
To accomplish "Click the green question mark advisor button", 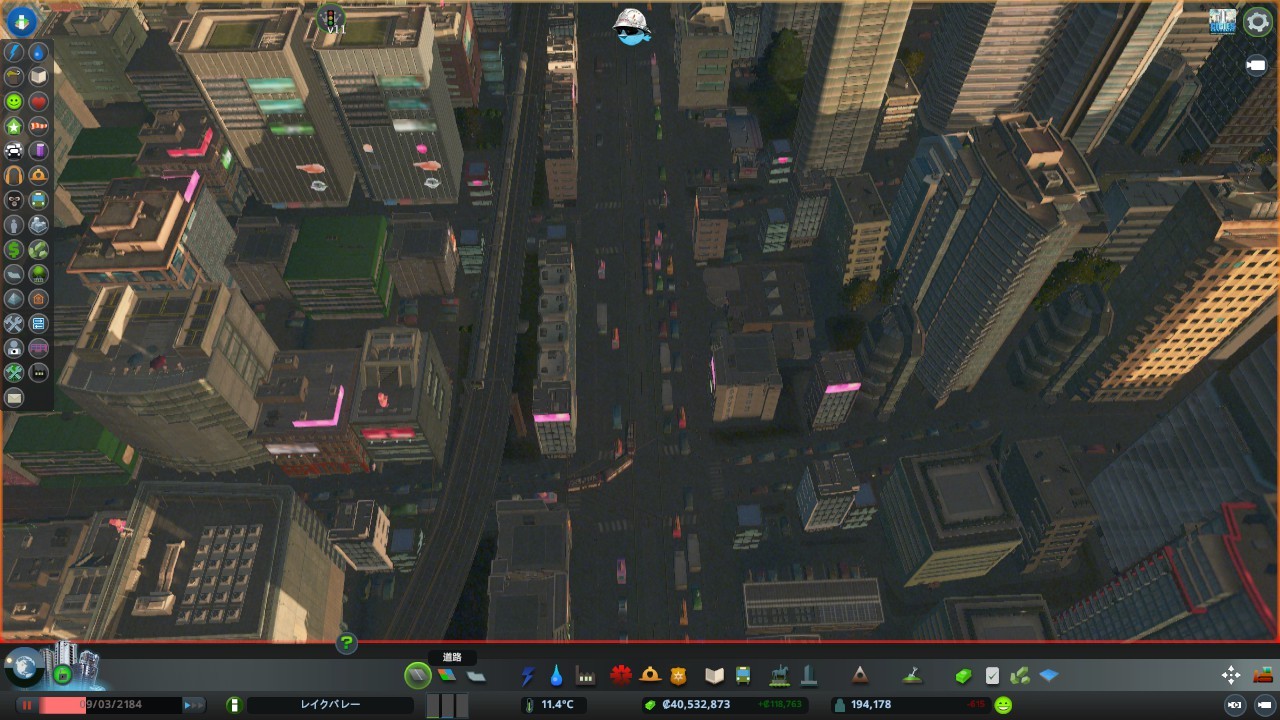I will click(x=347, y=643).
